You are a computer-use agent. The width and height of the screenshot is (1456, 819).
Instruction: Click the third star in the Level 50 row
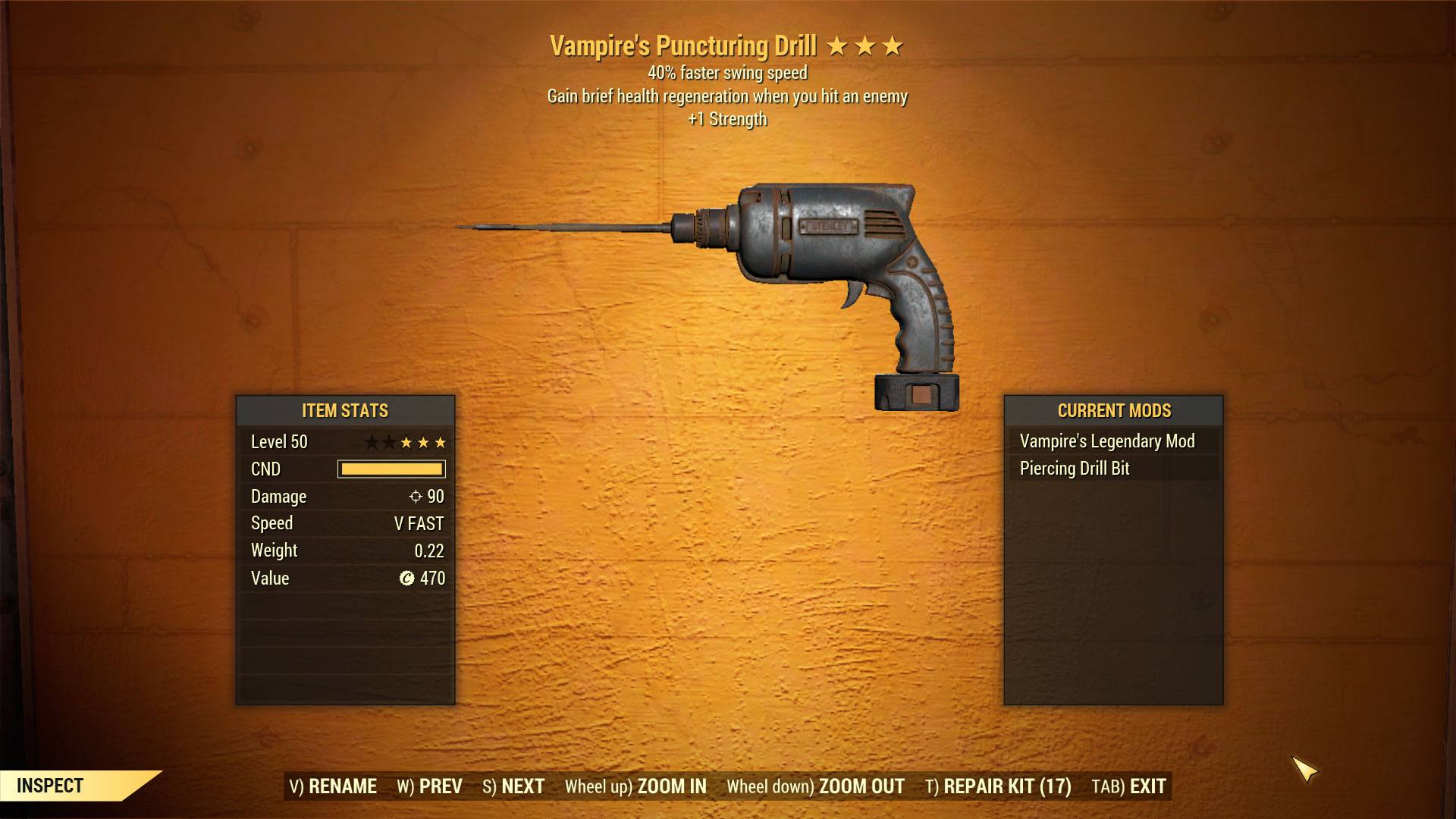pyautogui.click(x=406, y=442)
